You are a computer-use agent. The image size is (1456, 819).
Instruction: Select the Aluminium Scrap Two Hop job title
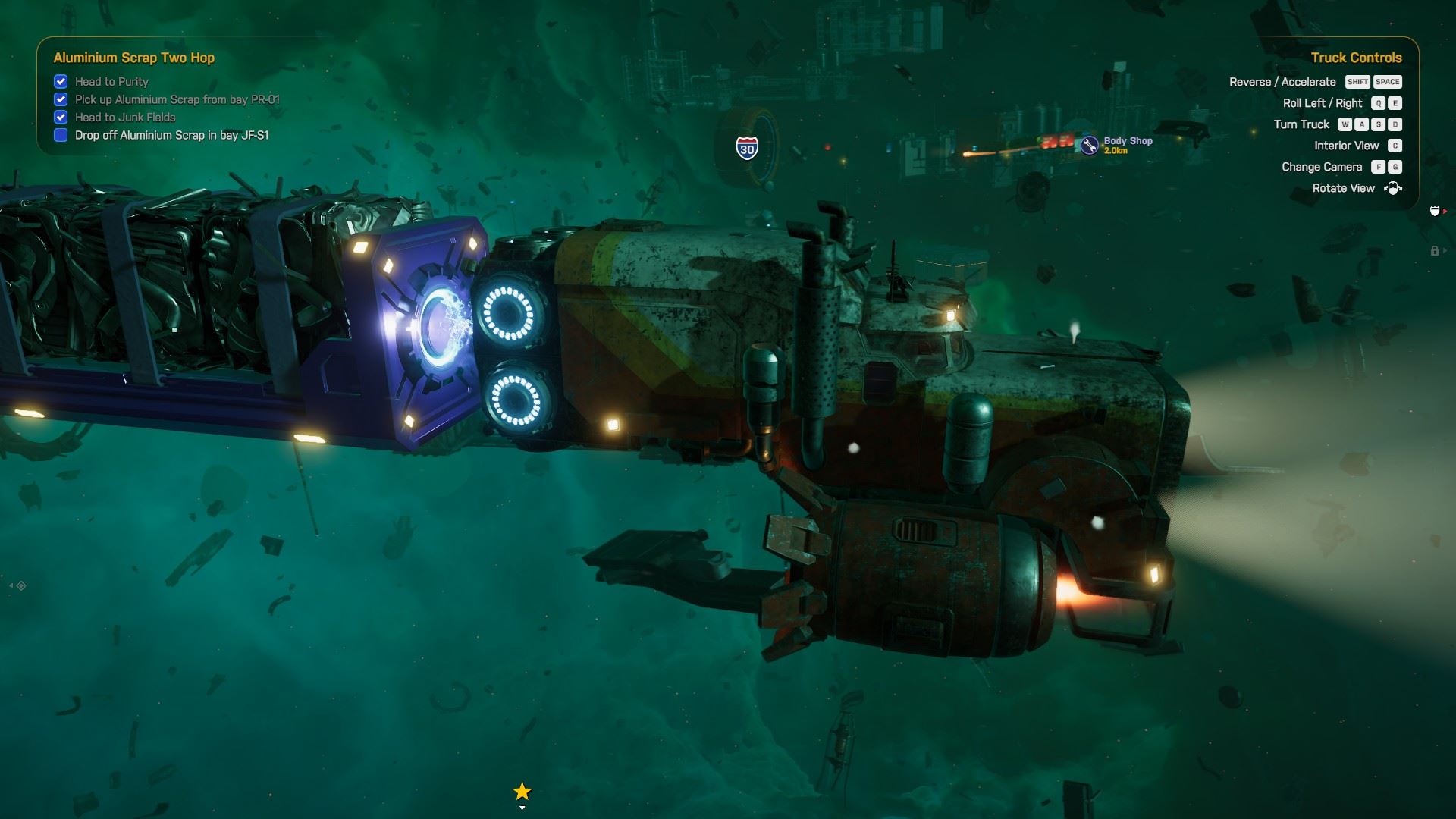(133, 58)
